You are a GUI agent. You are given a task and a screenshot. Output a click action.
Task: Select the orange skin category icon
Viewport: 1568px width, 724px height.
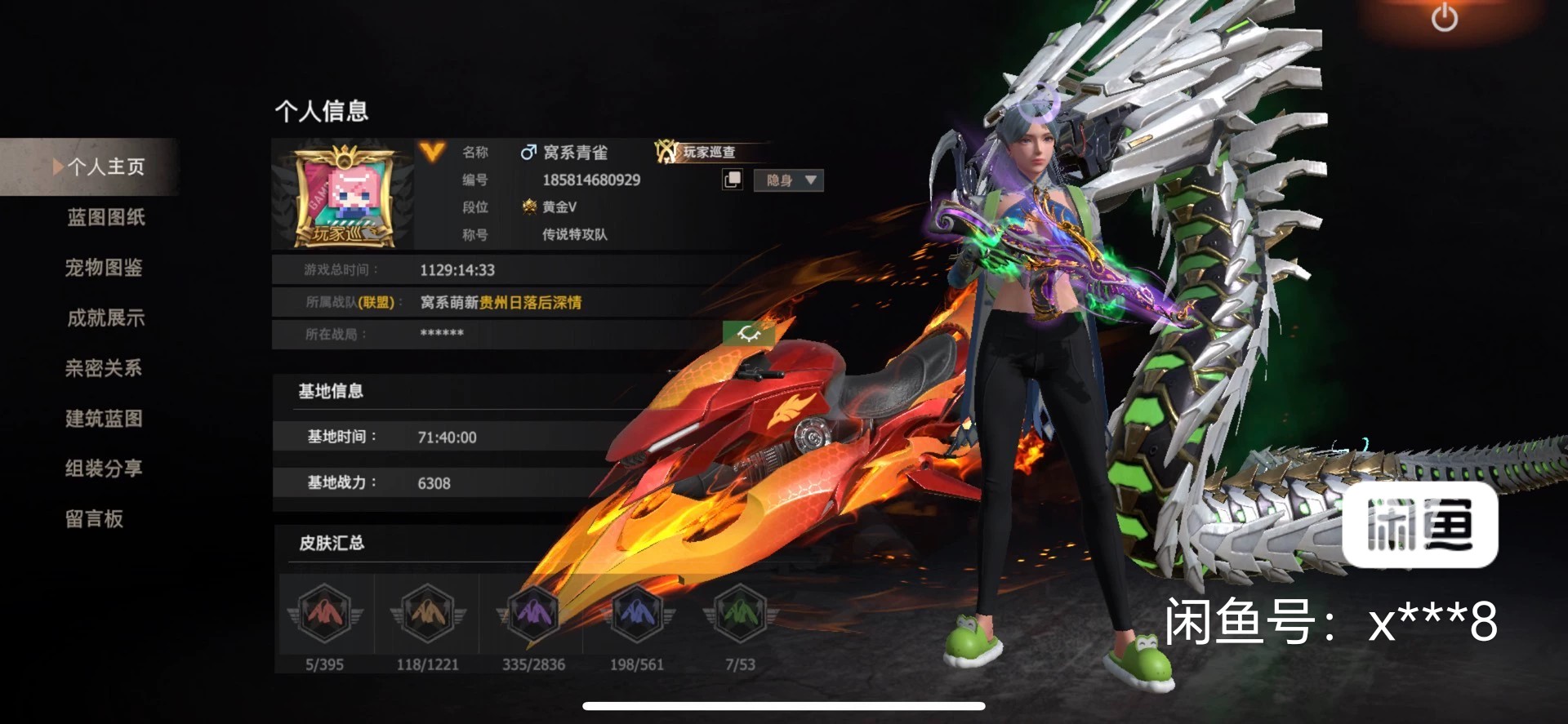click(427, 613)
